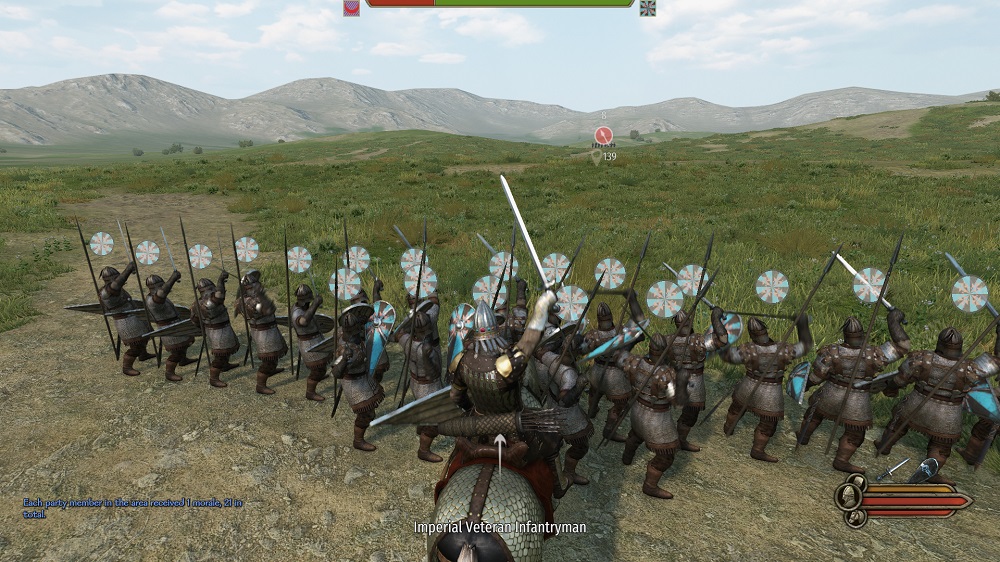This screenshot has width=1000, height=562.
Task: Click the red crescent faction banner
Action: pos(351,7)
